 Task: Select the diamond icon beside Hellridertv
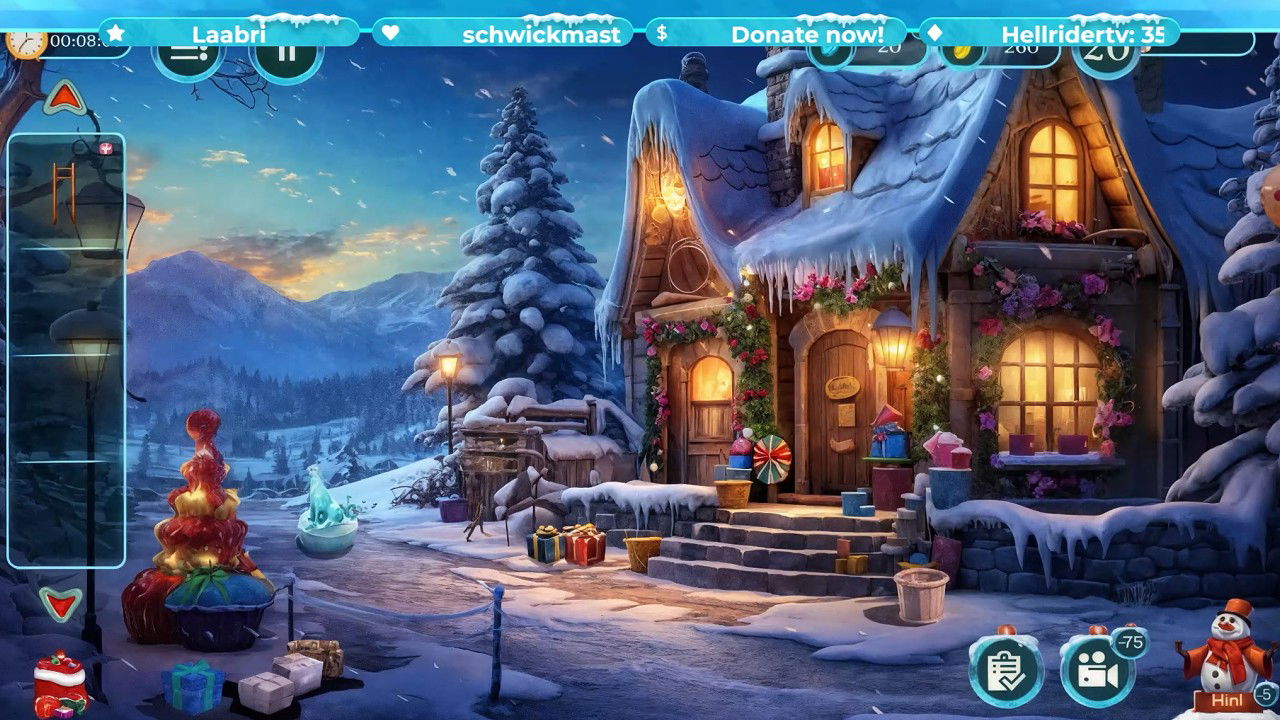[x=934, y=33]
